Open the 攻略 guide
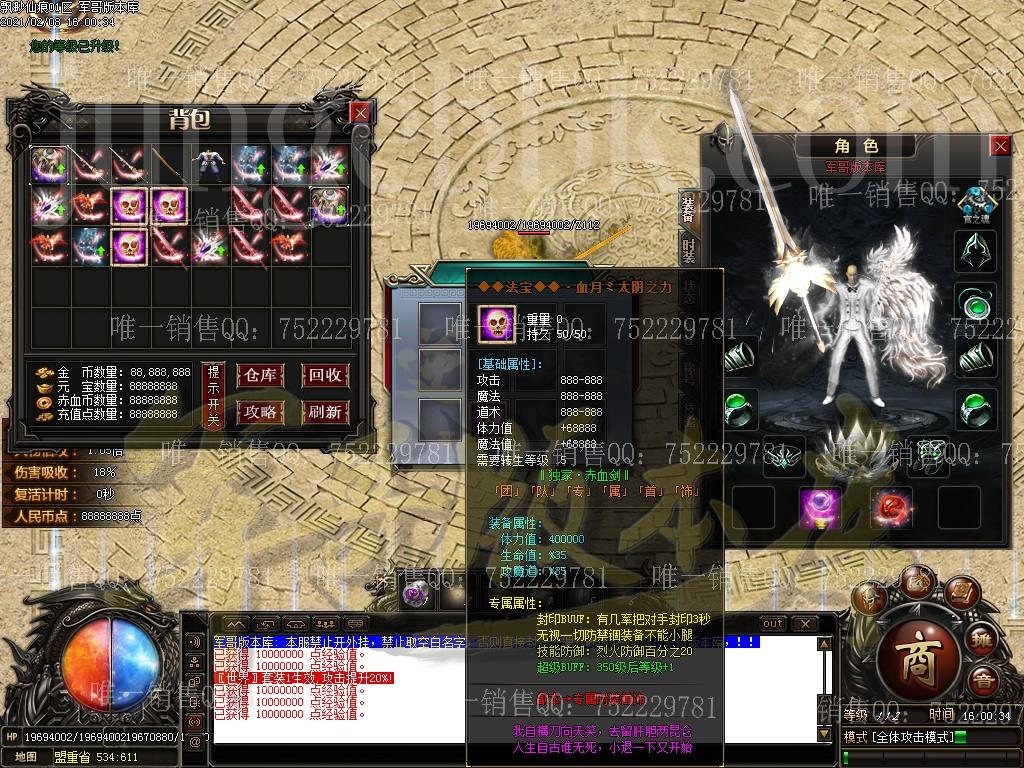The image size is (1024, 768). tap(260, 411)
